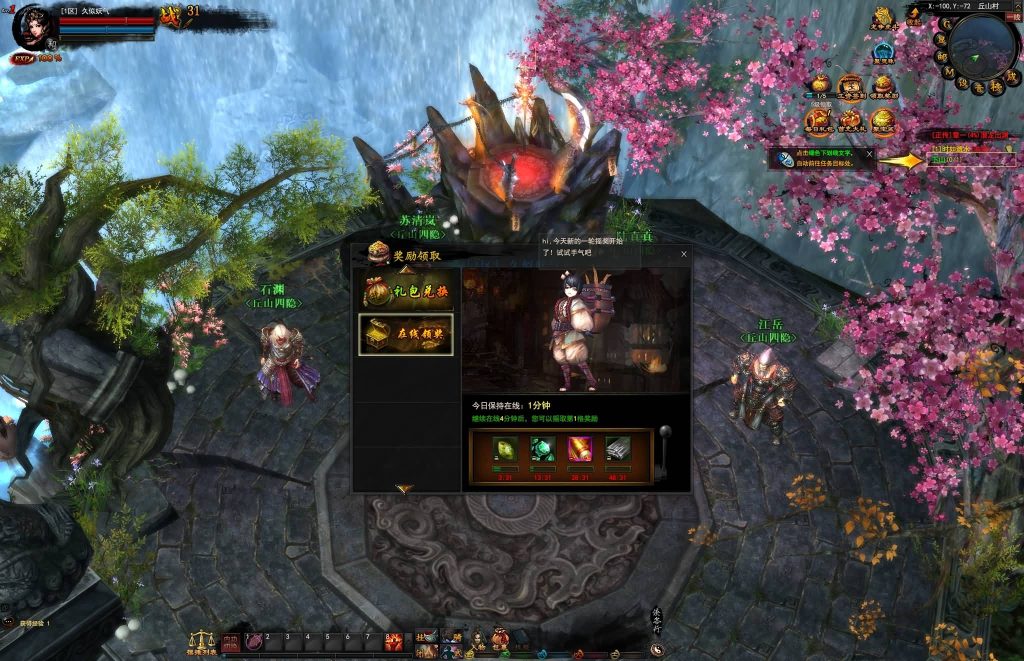
Task: Select the 在线领奖 online reward tab
Action: point(406,335)
